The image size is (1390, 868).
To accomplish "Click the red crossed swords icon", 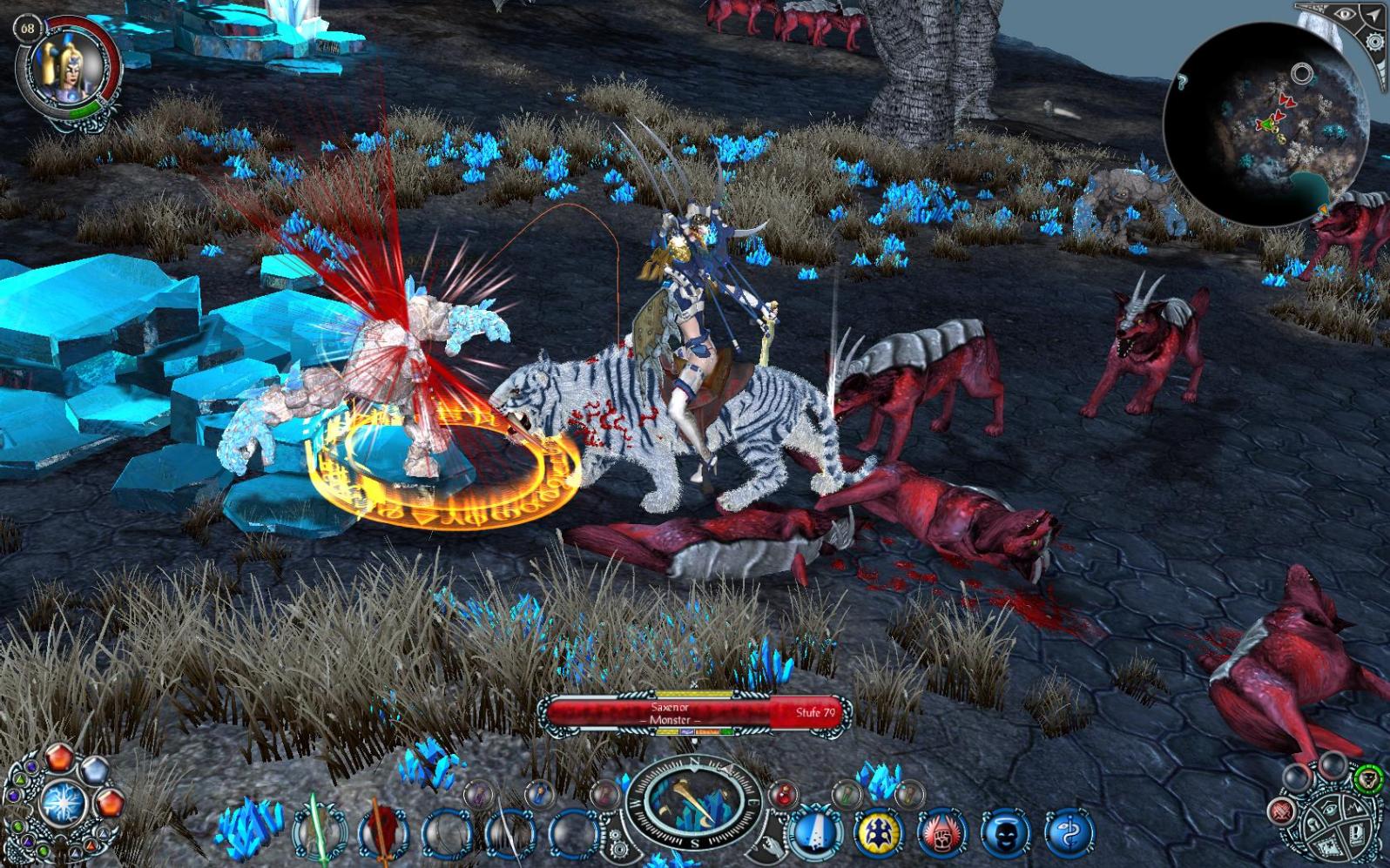I will pos(1281,813).
